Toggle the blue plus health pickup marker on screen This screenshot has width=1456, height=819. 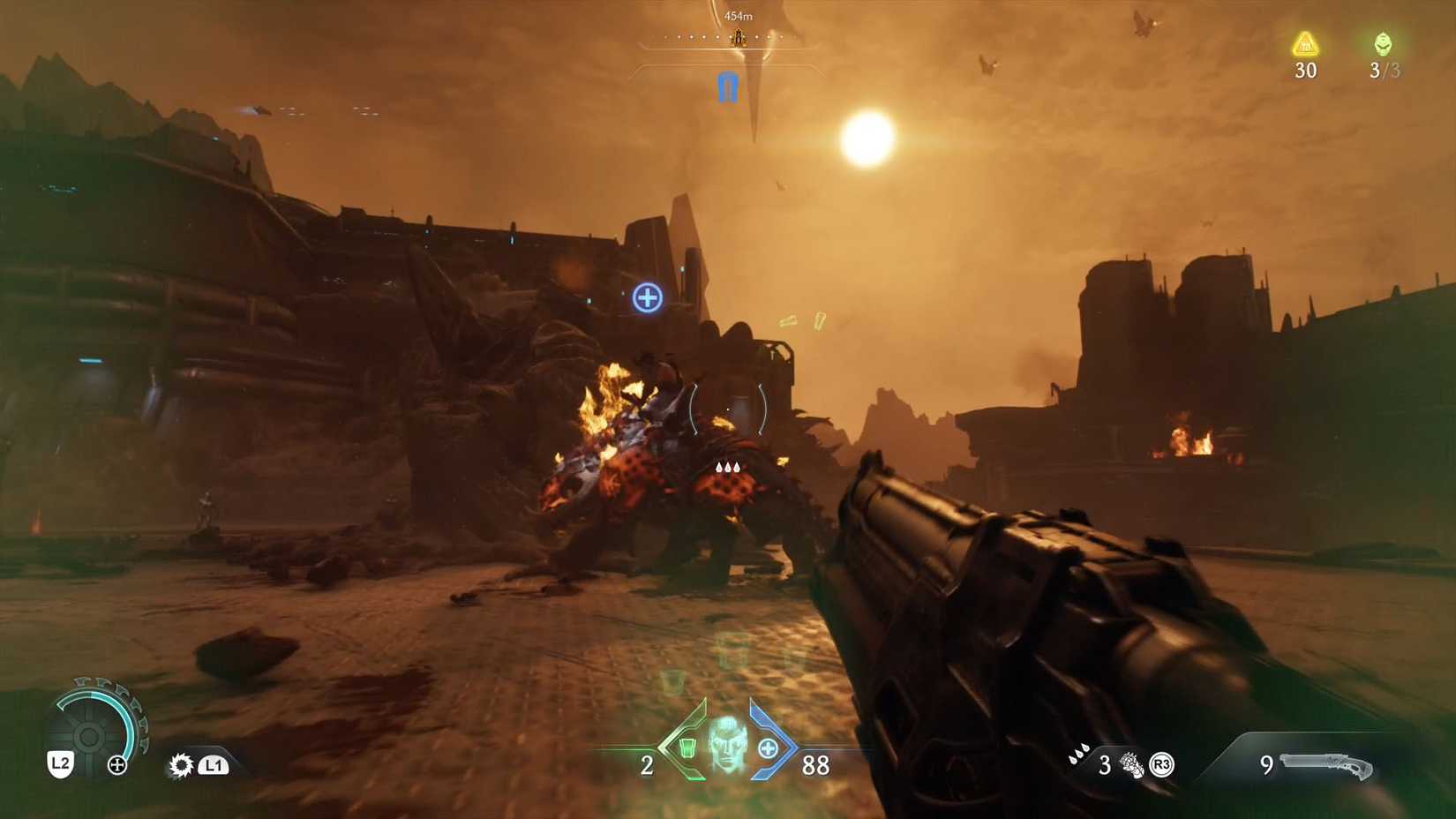coord(647,298)
